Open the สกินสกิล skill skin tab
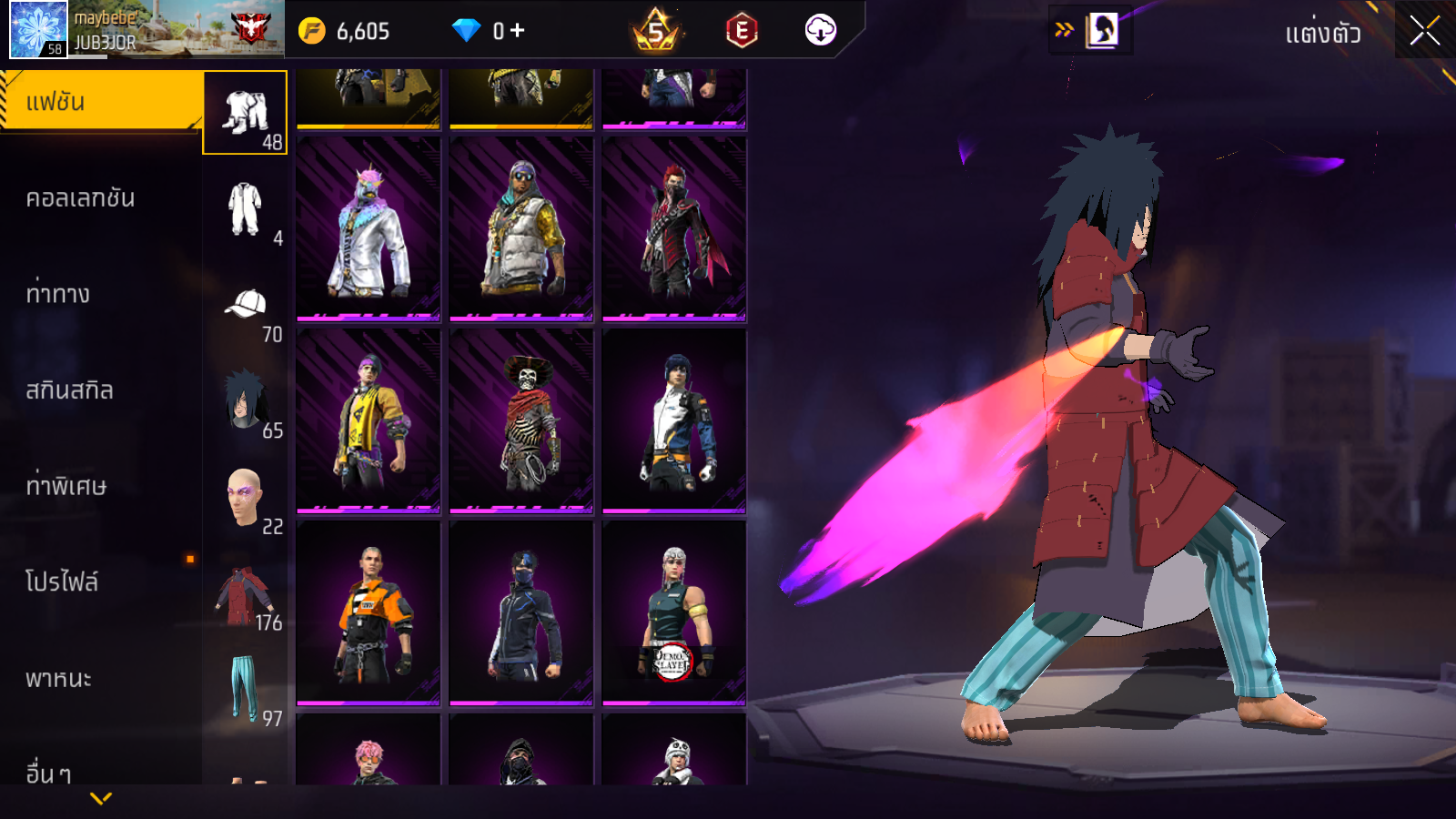The height and width of the screenshot is (819, 1456). (69, 390)
